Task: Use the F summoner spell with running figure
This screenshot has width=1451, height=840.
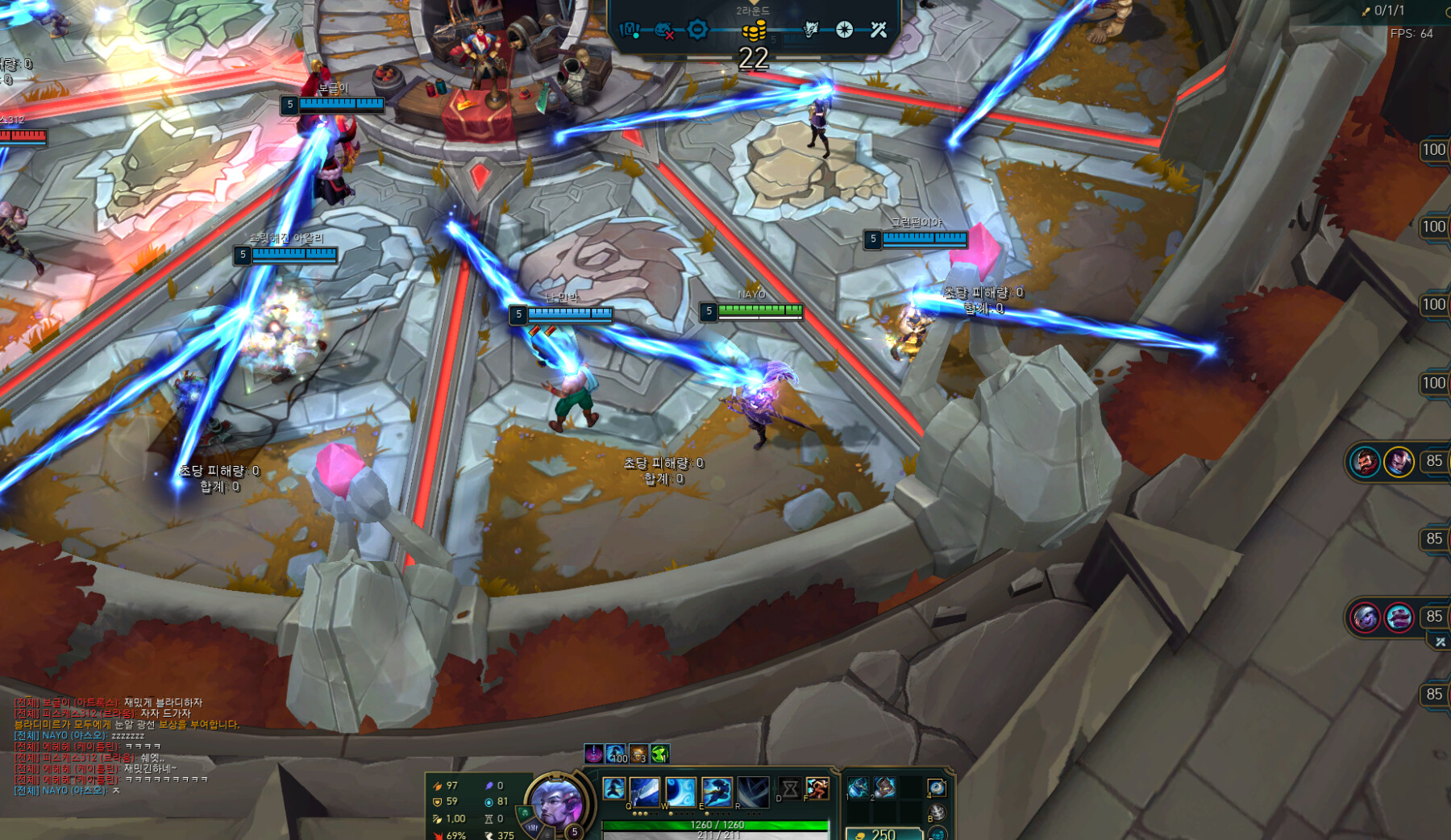Action: [x=817, y=788]
